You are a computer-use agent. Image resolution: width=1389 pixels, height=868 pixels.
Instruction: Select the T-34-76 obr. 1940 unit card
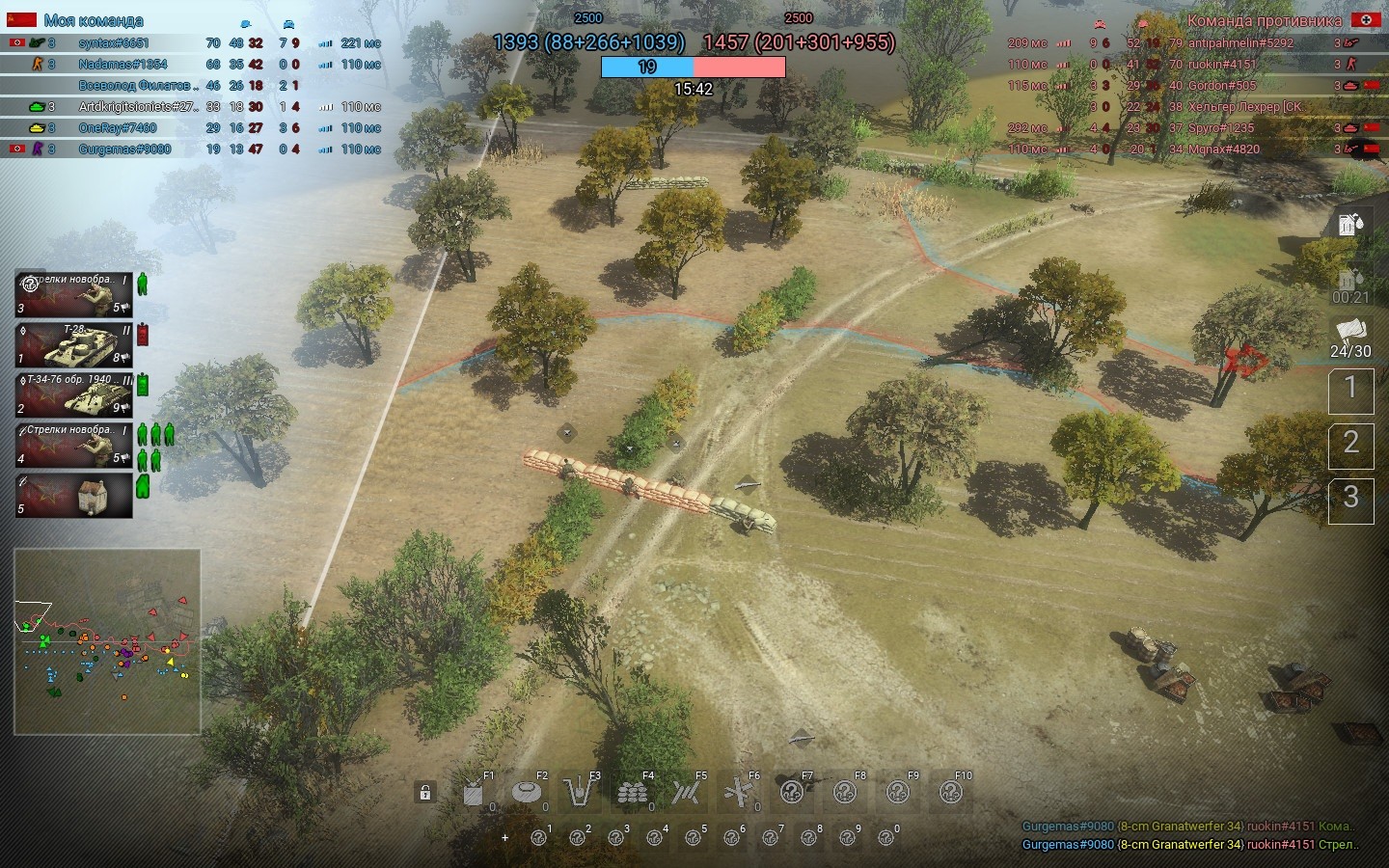(x=73, y=394)
